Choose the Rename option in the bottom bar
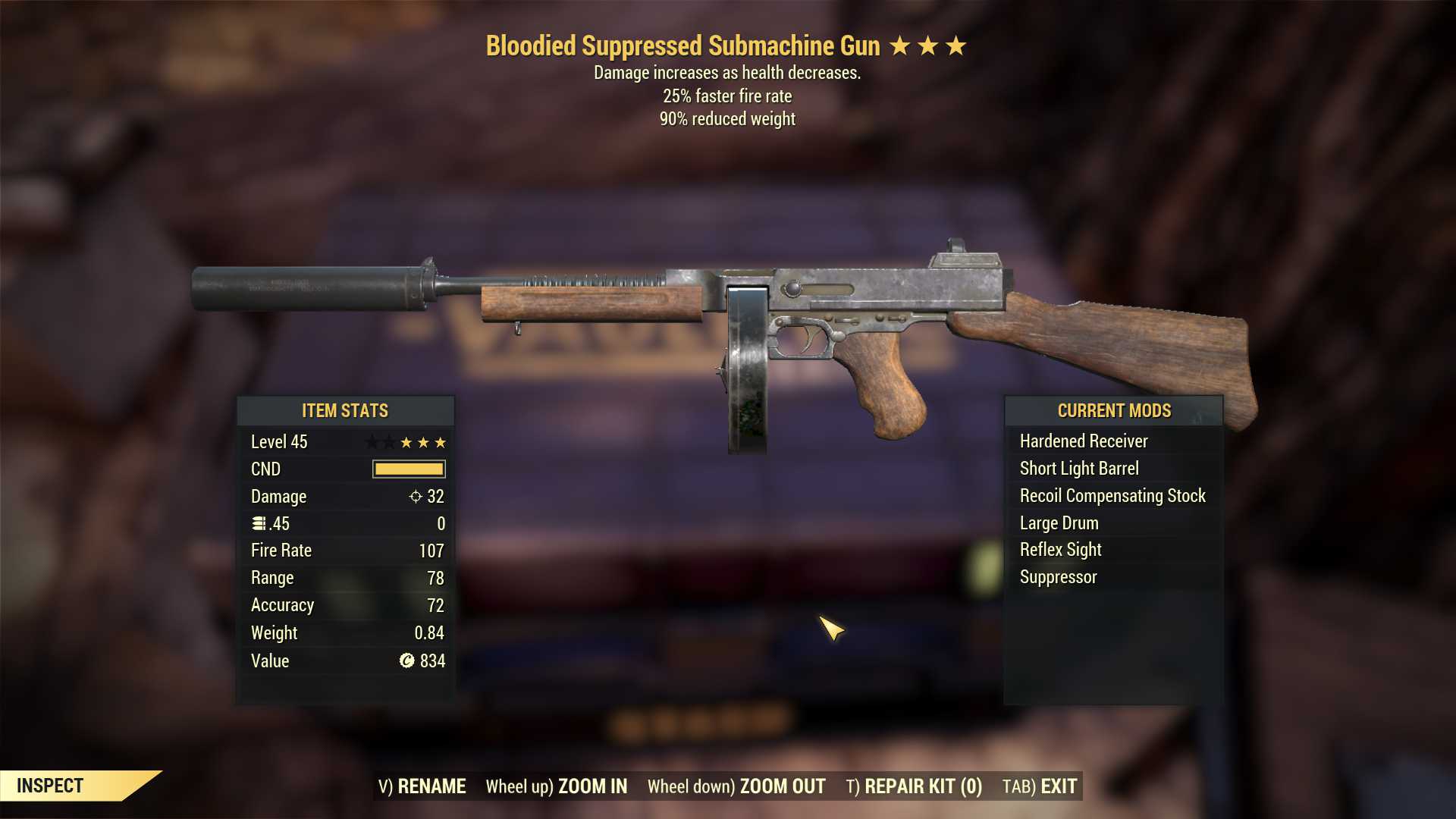The image size is (1456, 819). click(x=422, y=786)
